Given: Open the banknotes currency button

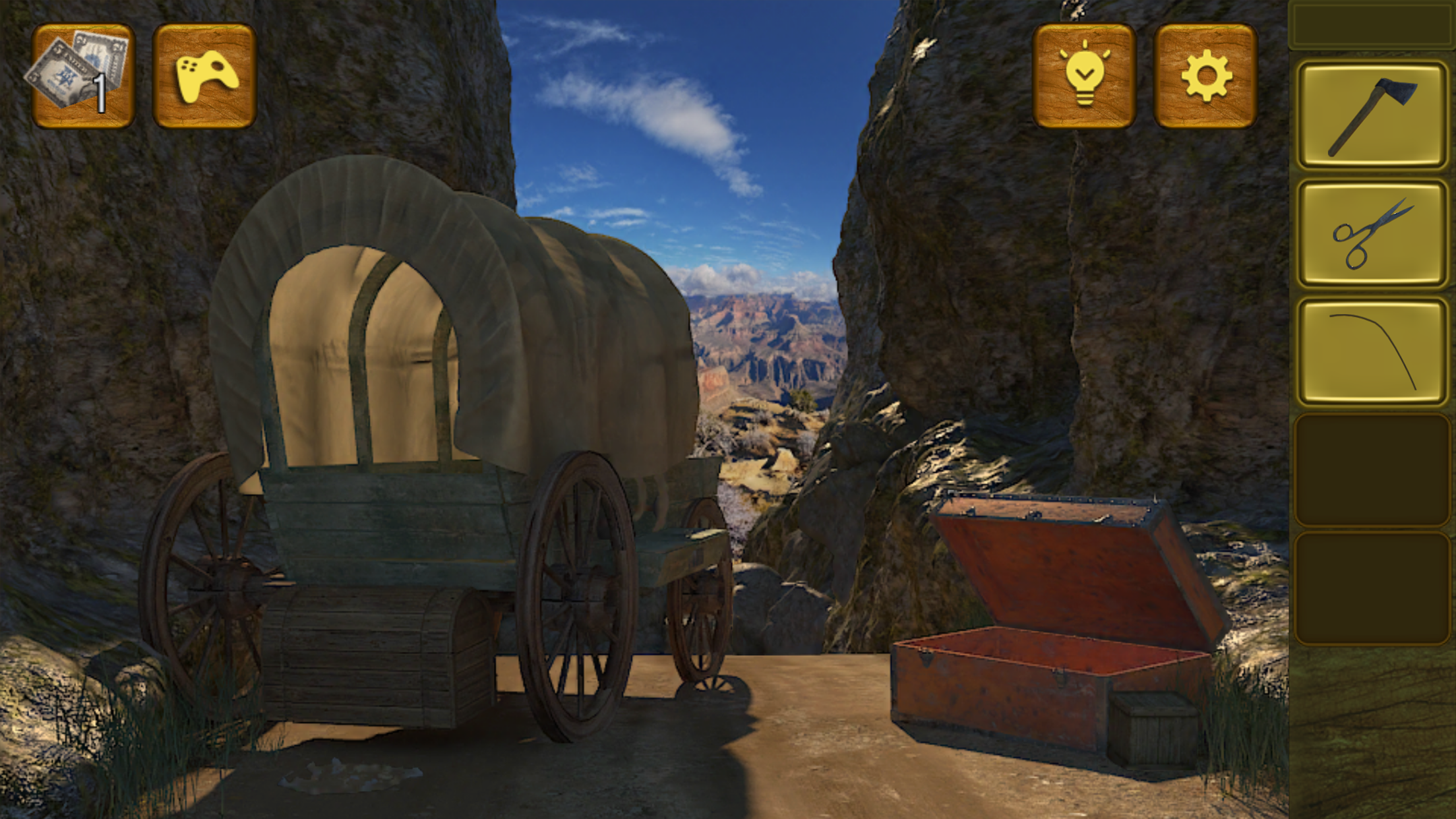Looking at the screenshot, I should (82, 76).
